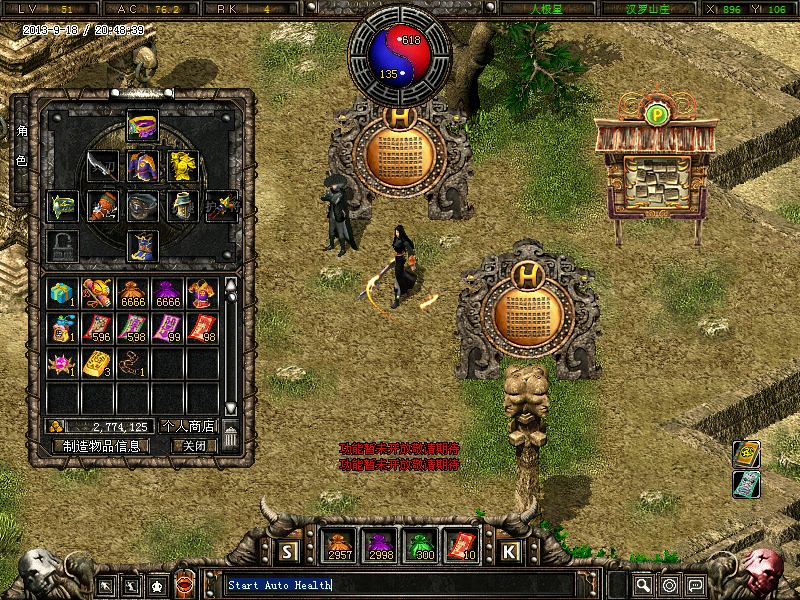The height and width of the screenshot is (600, 800).
Task: Open the 个人商店 personal shop
Action: pos(187,426)
